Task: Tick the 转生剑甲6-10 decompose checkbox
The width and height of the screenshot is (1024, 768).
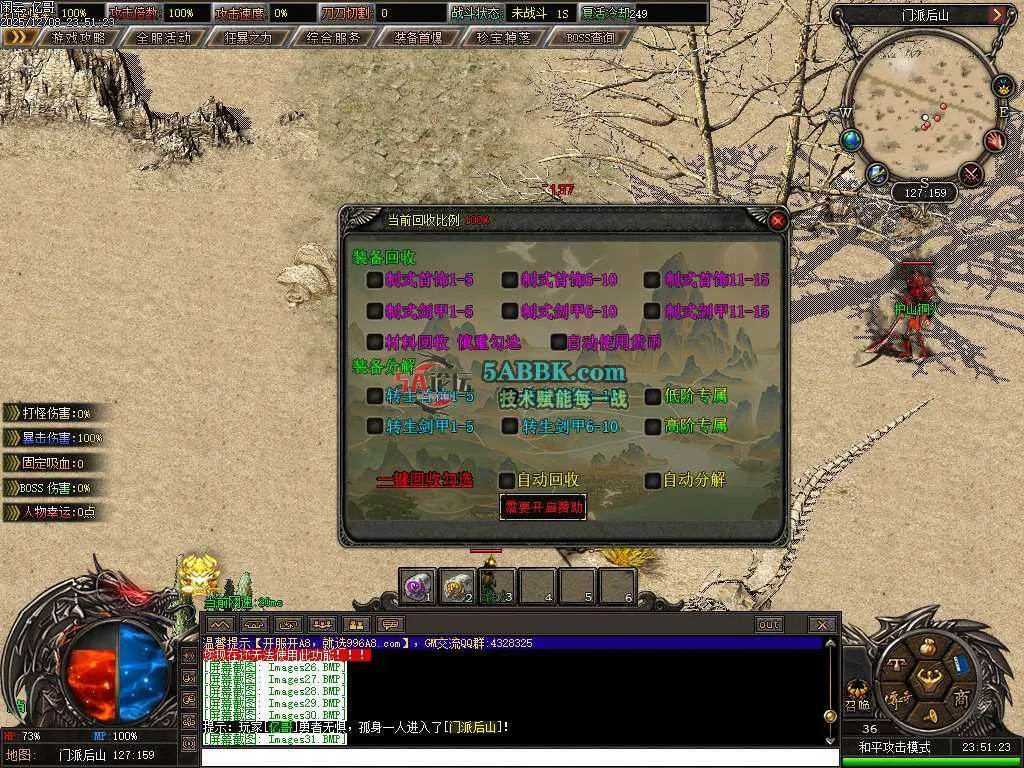Action: [510, 427]
